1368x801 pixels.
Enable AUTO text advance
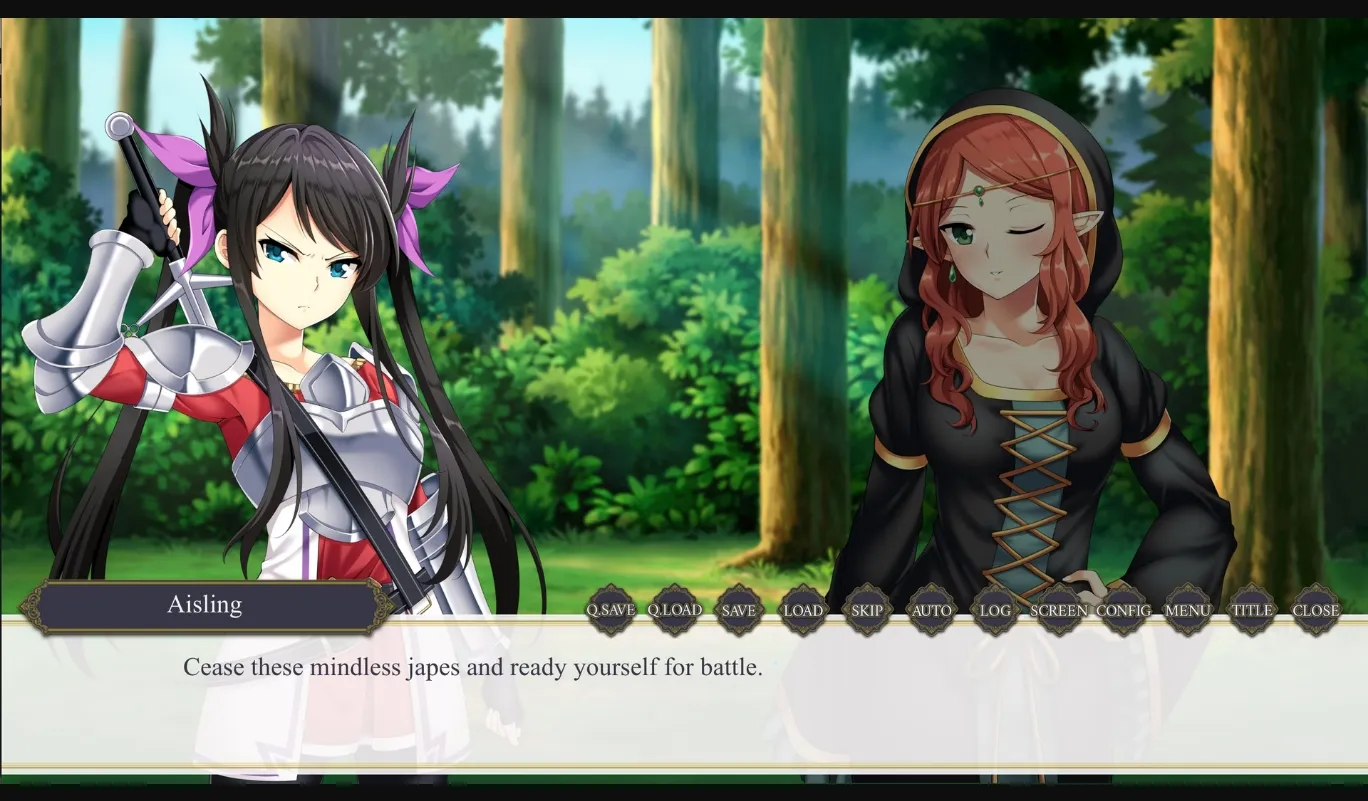coord(932,609)
